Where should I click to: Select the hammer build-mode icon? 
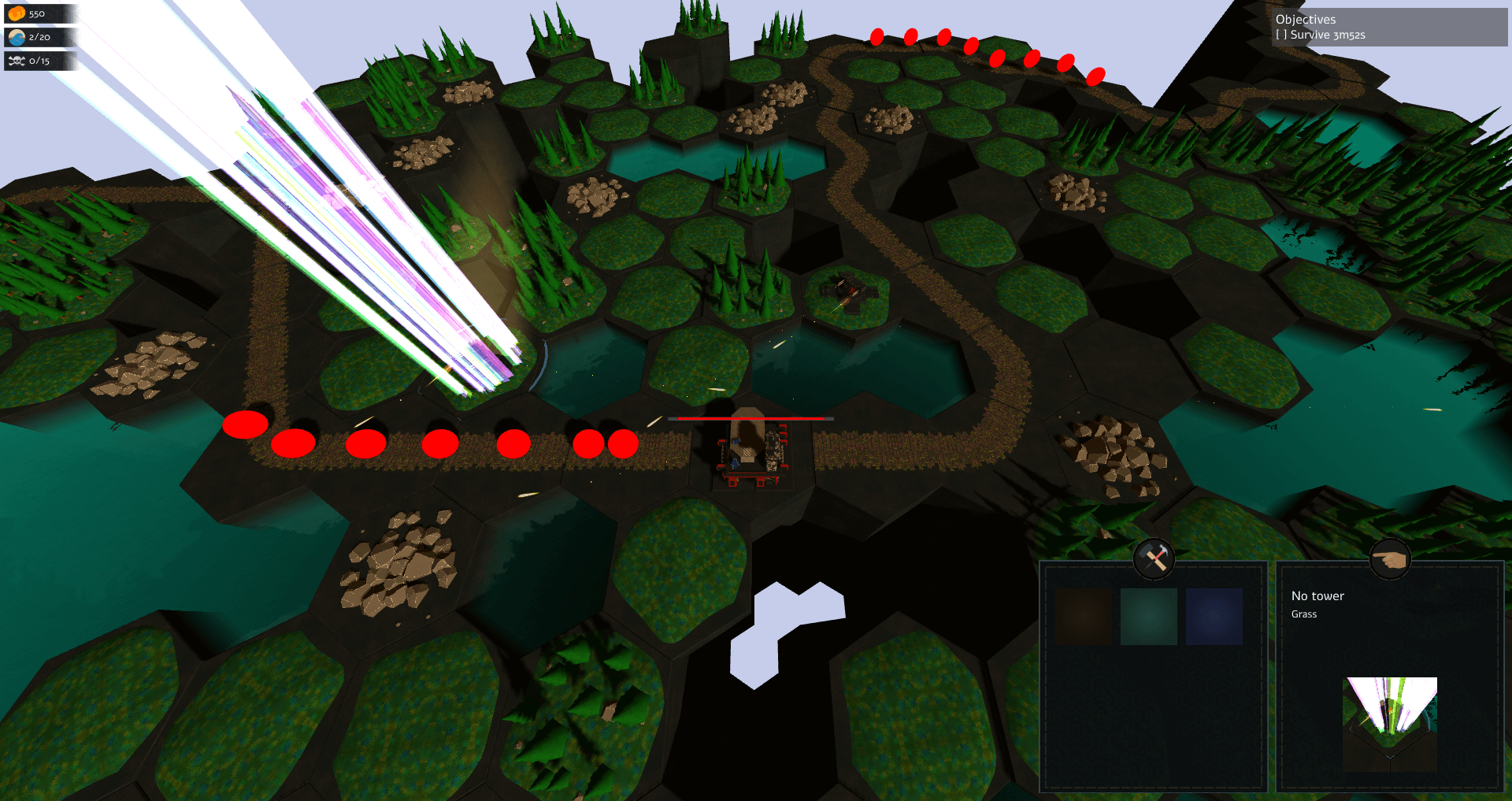(x=1155, y=558)
